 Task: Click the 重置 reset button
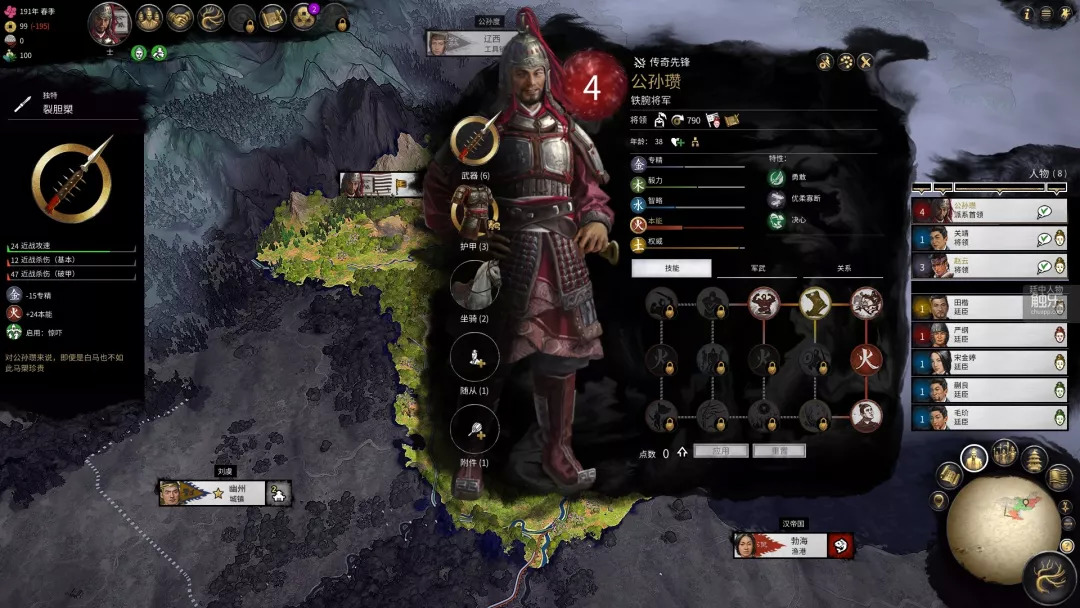(778, 451)
